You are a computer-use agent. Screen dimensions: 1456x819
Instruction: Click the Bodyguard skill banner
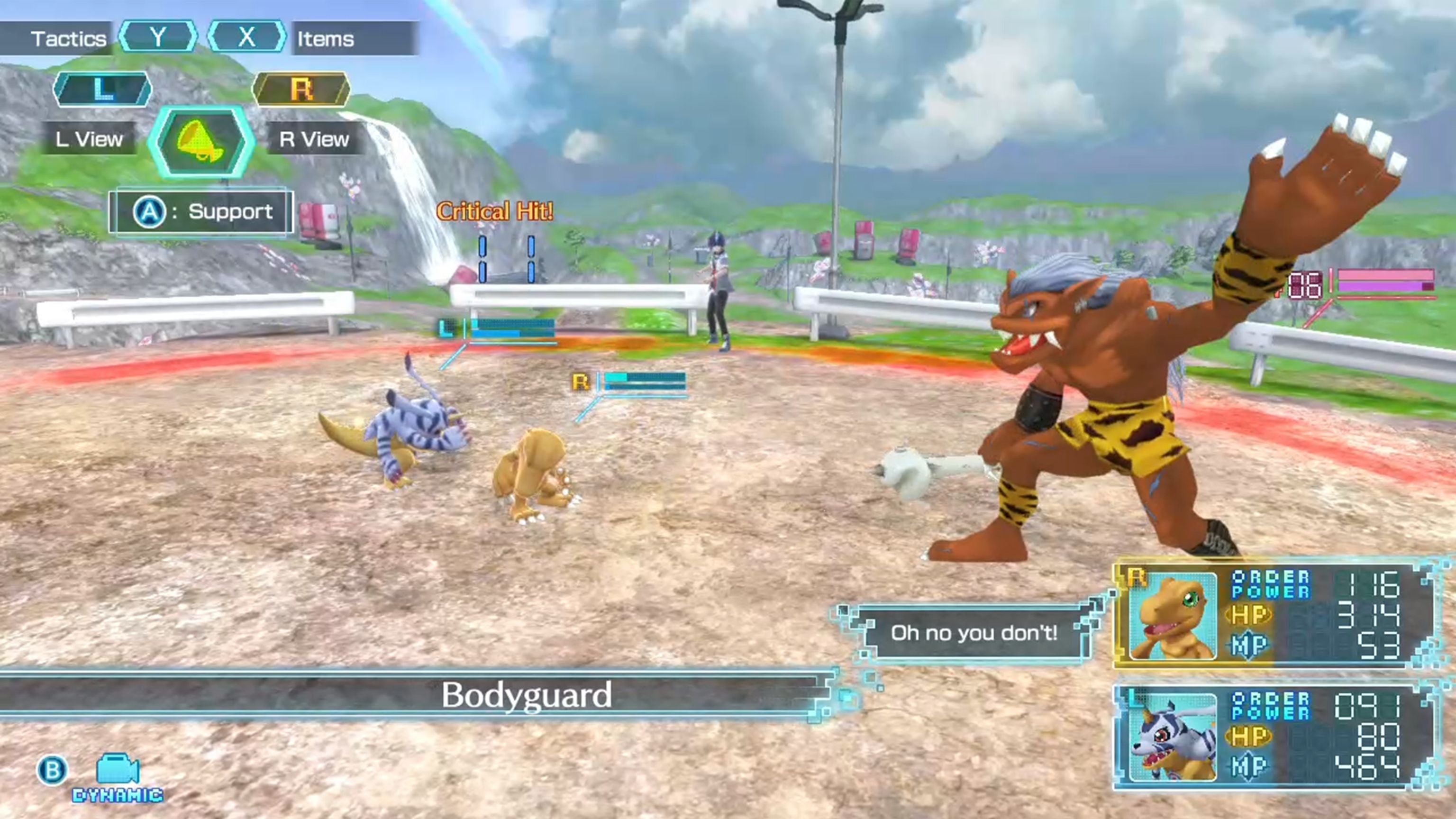[528, 696]
